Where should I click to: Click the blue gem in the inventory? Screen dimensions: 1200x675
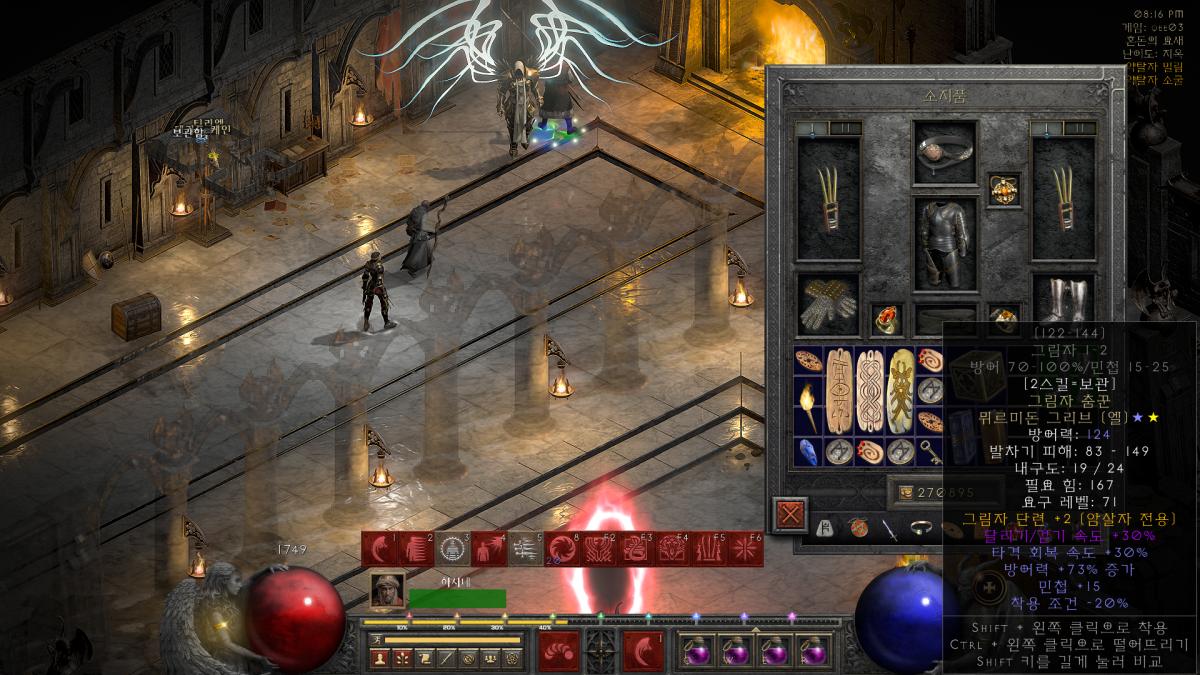808,451
